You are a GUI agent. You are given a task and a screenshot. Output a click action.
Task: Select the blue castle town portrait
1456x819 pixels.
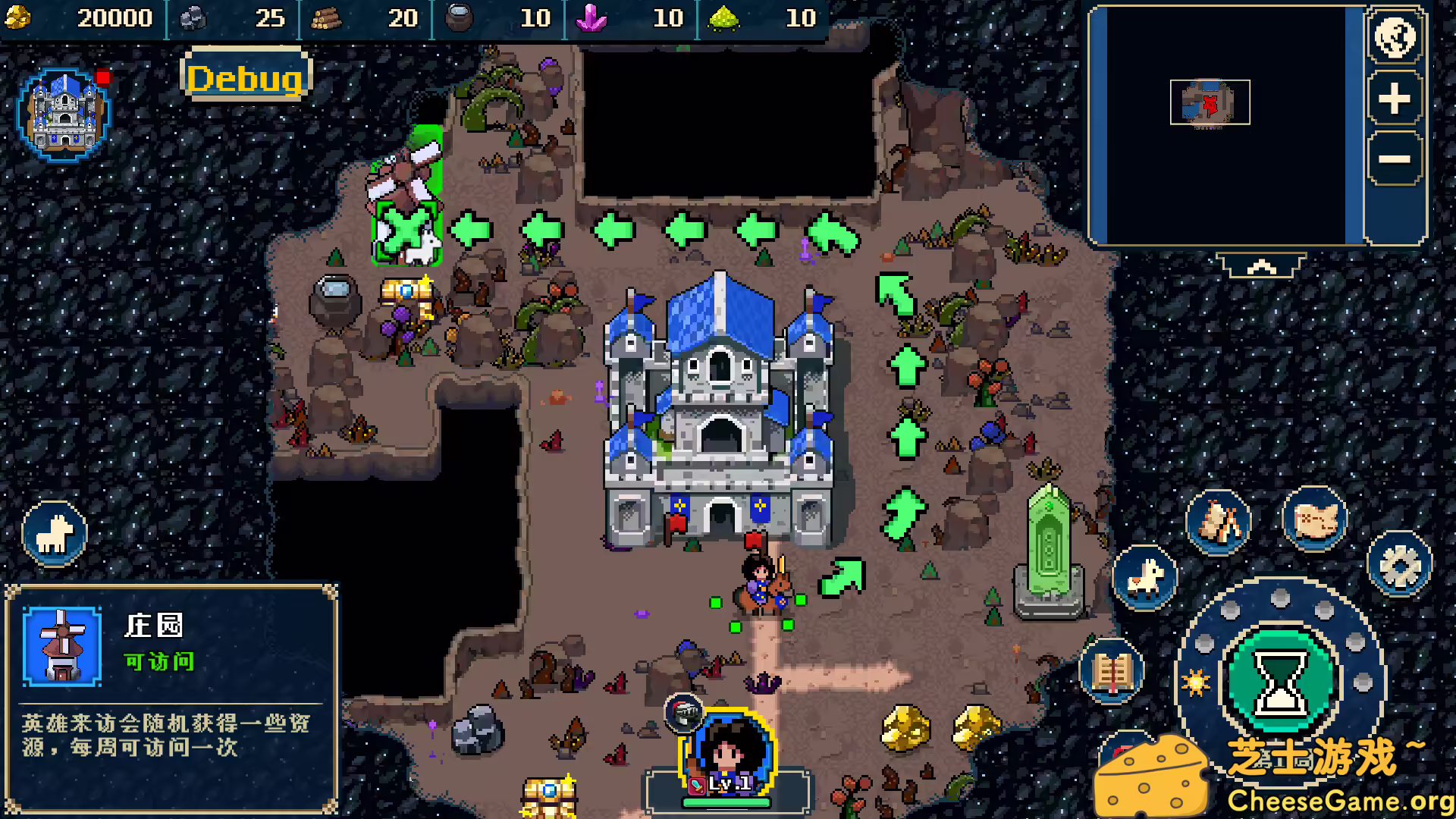64,115
